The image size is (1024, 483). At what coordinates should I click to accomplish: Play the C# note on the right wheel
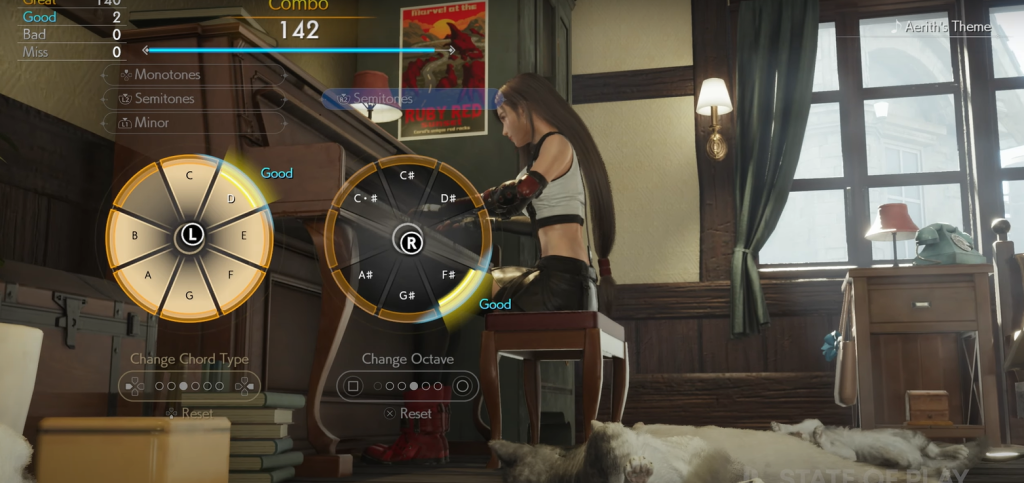(x=408, y=177)
